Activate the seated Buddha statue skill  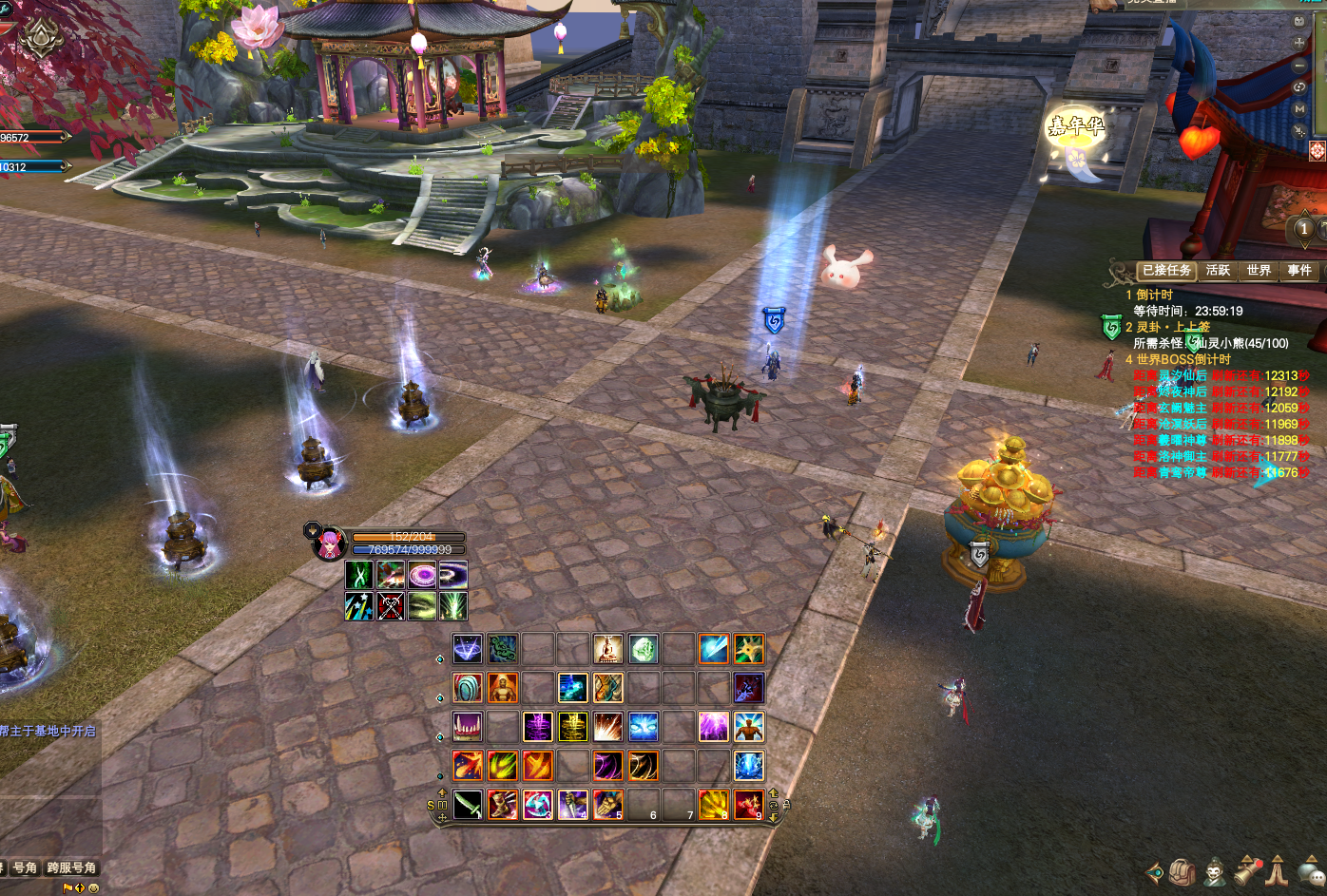pos(607,650)
